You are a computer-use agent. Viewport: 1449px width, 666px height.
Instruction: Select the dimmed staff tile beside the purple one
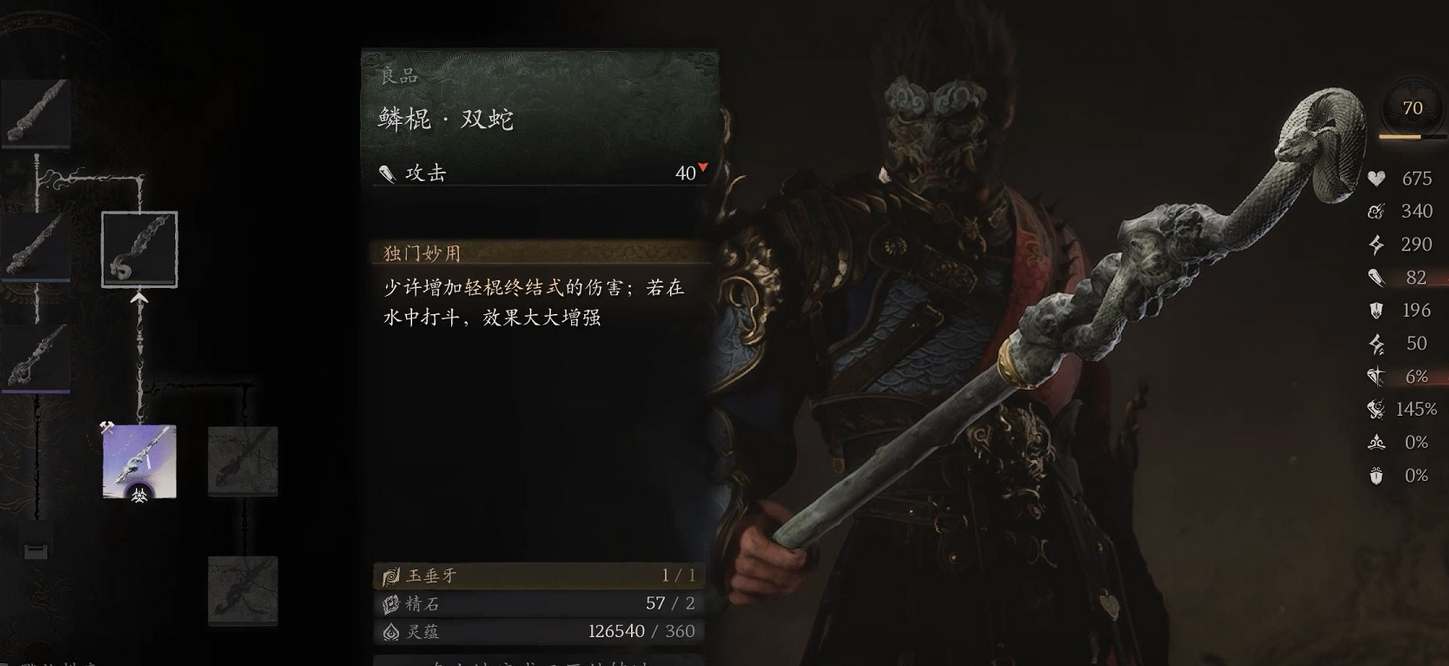point(243,460)
